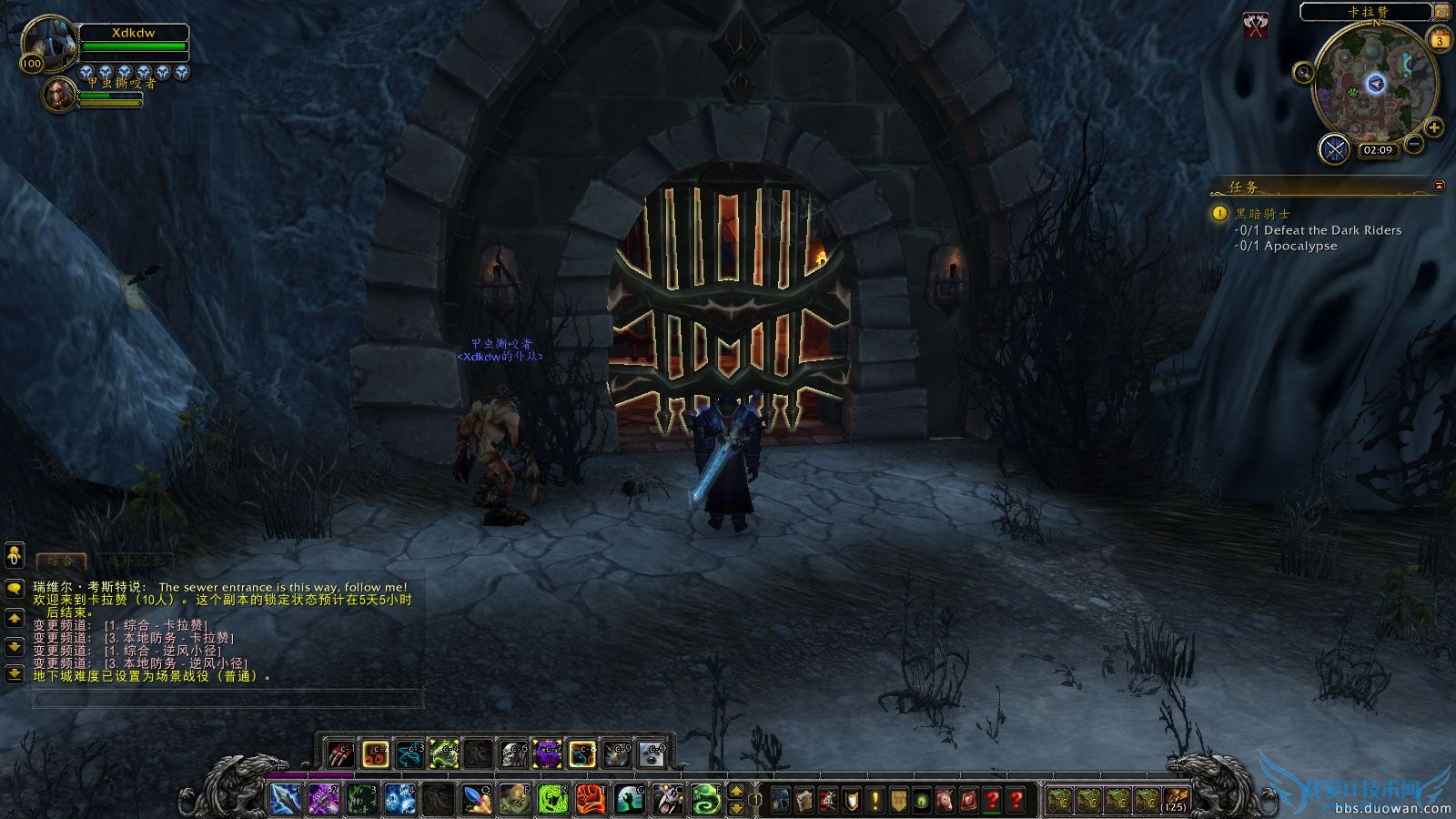
Task: Toggle the chat channel speech bubble menu
Action: point(13,589)
